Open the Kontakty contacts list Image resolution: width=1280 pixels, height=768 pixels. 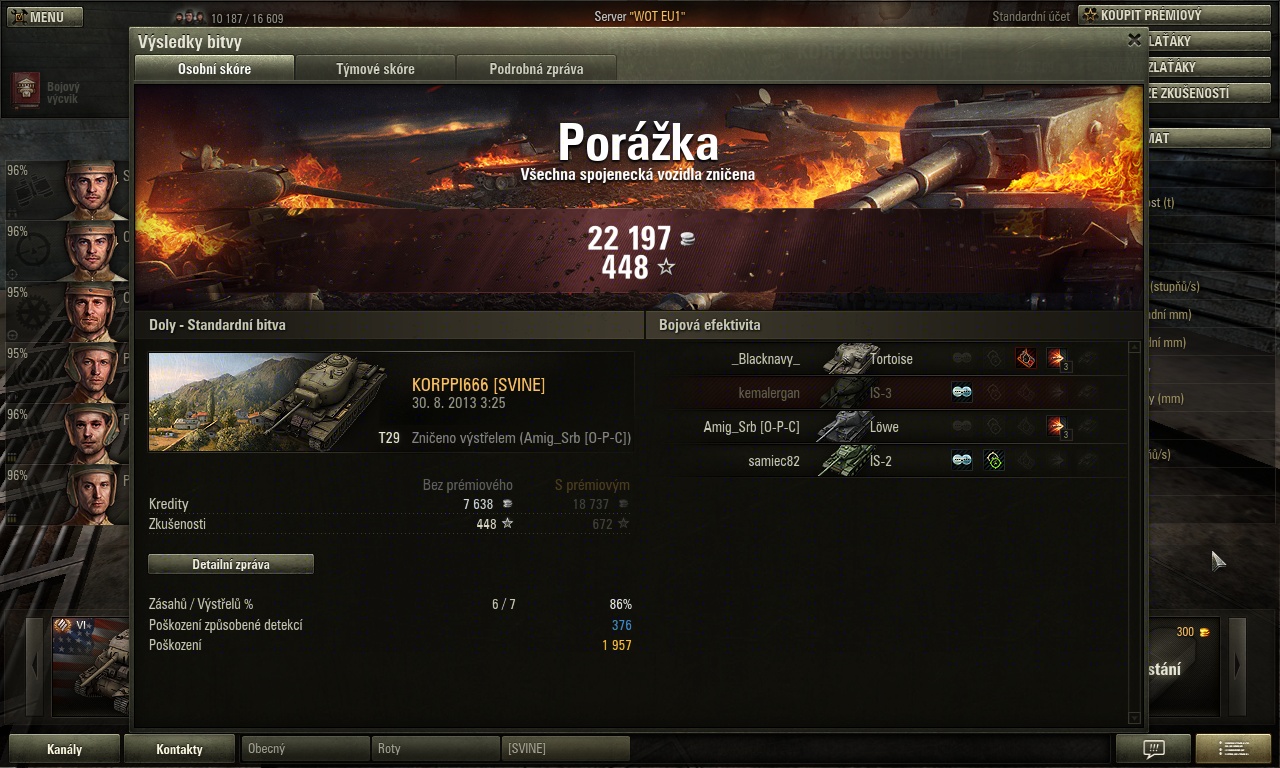(x=179, y=749)
